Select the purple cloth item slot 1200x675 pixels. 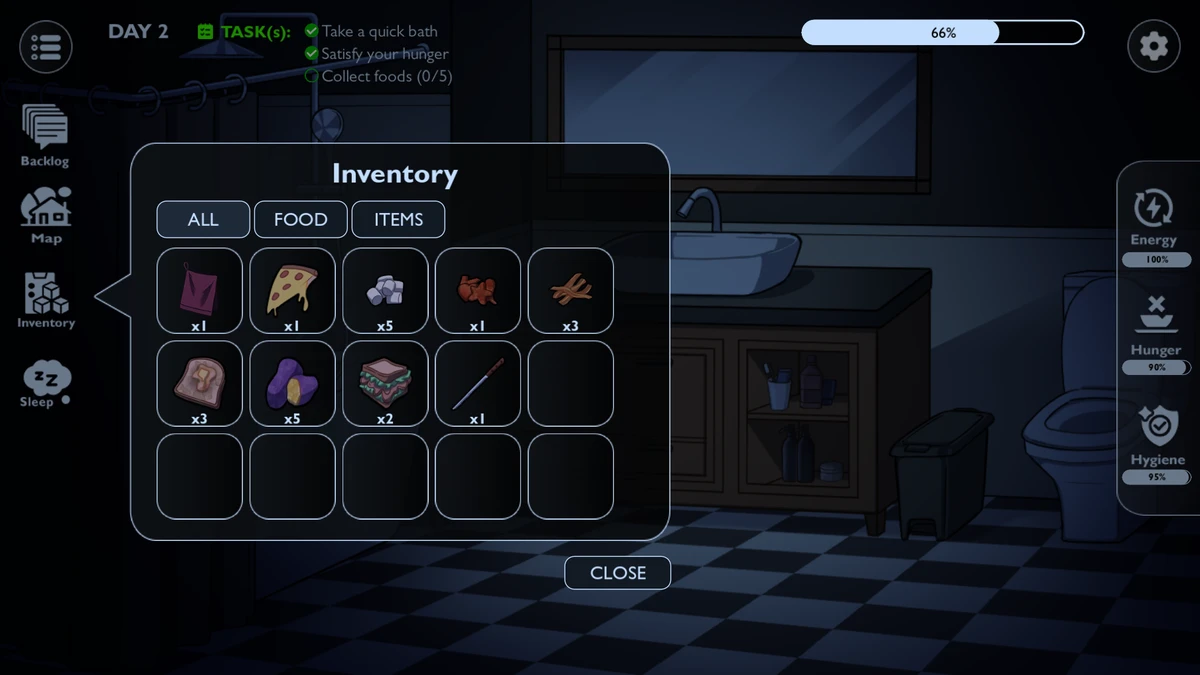pyautogui.click(x=200, y=290)
